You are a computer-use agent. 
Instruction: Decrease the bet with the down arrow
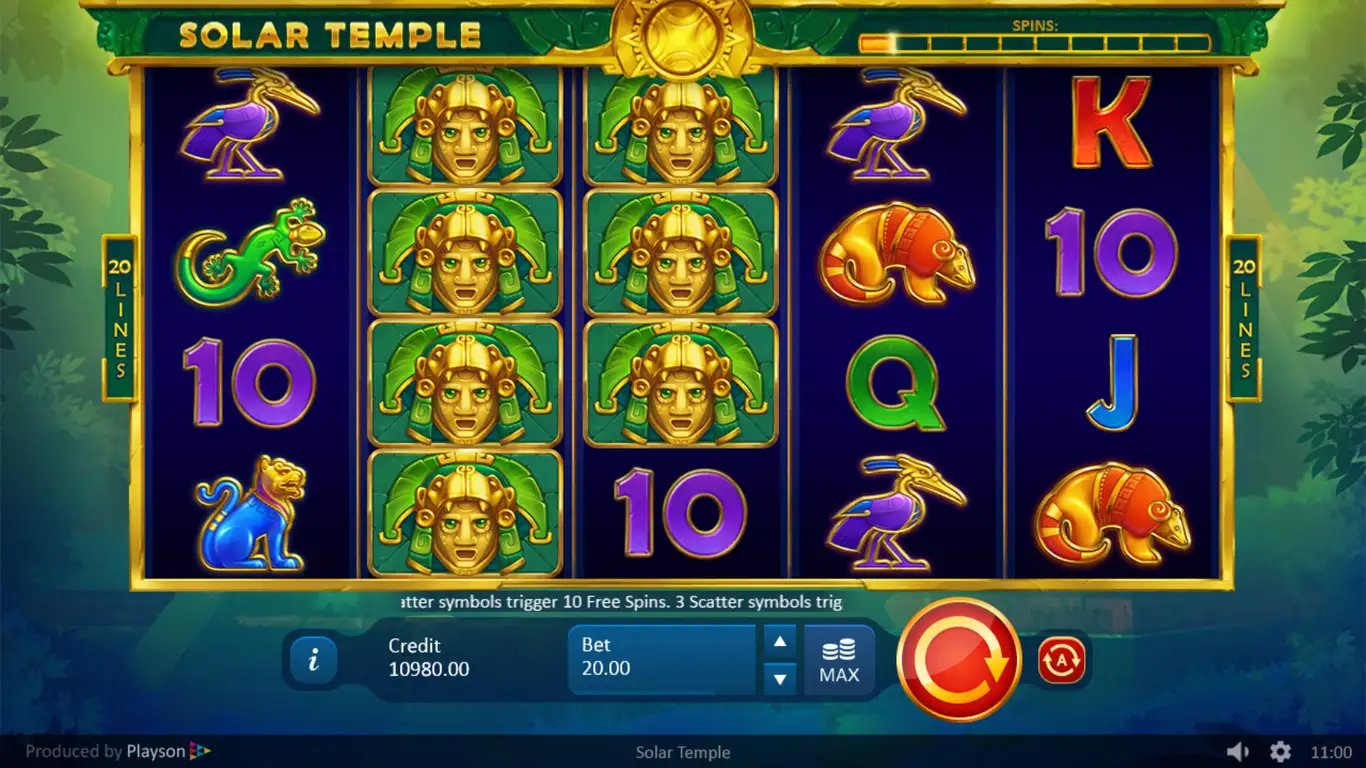[x=779, y=679]
